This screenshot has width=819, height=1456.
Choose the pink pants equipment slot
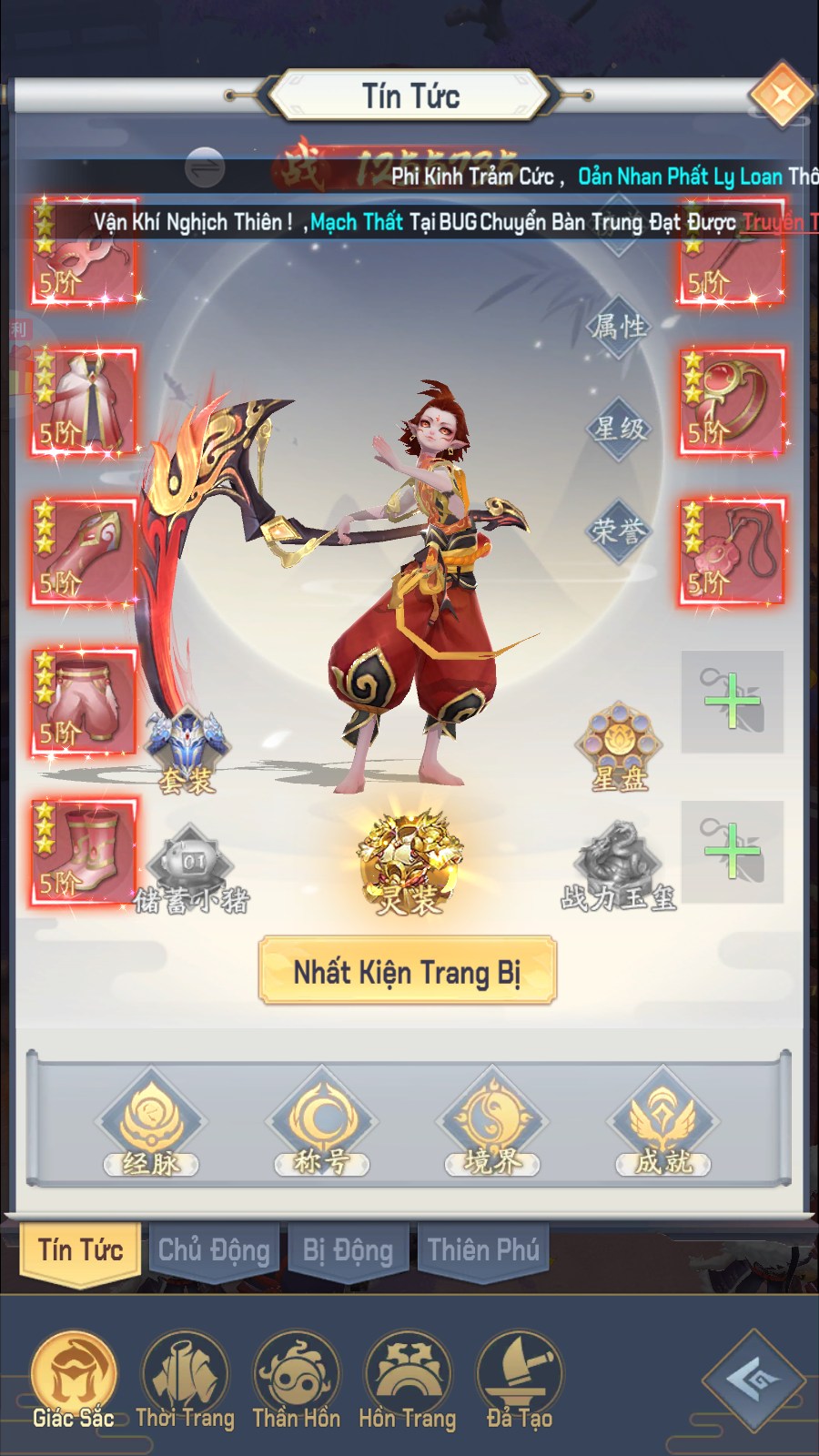click(84, 701)
